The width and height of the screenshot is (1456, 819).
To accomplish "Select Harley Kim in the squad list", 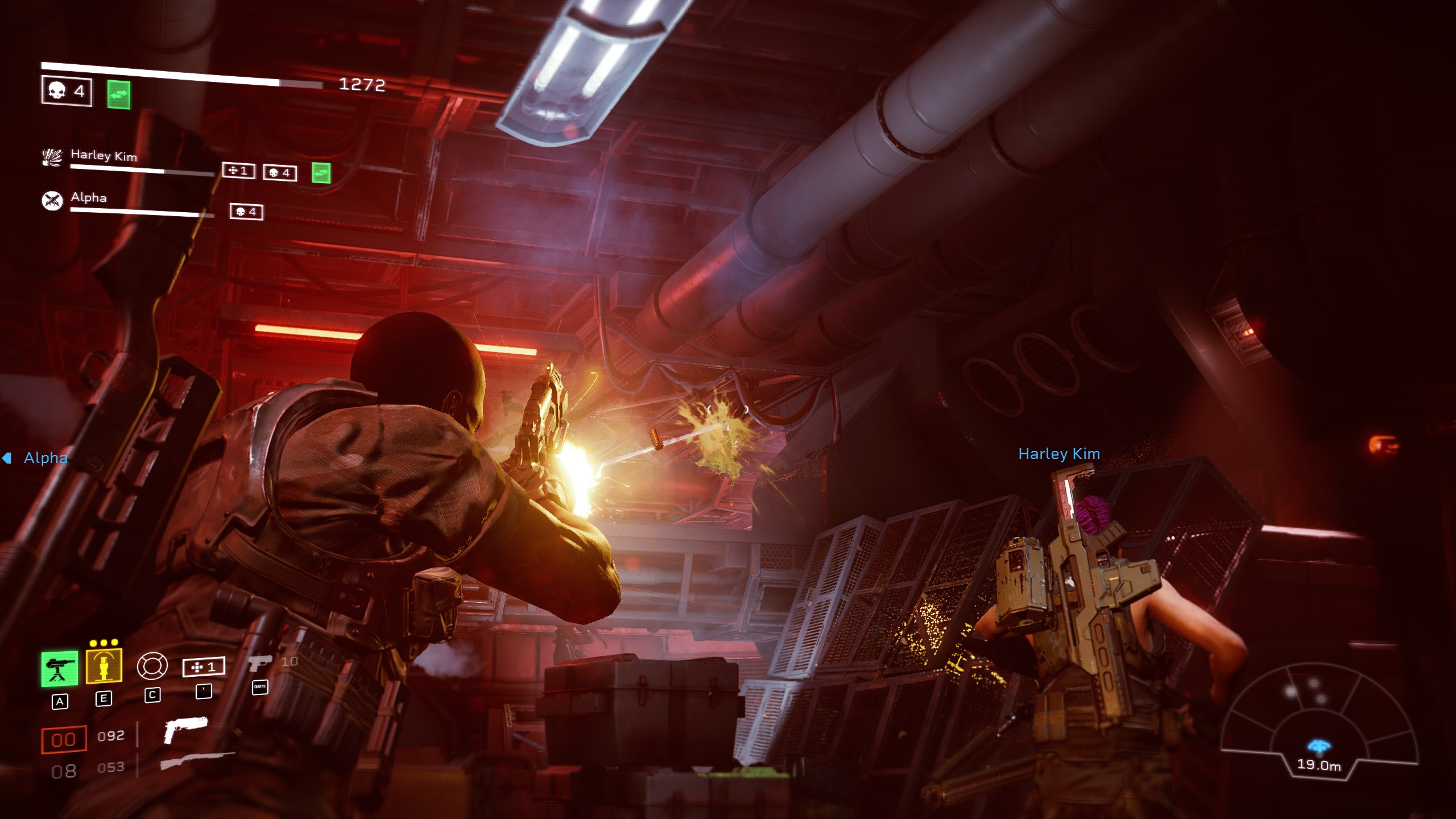I will (x=104, y=155).
